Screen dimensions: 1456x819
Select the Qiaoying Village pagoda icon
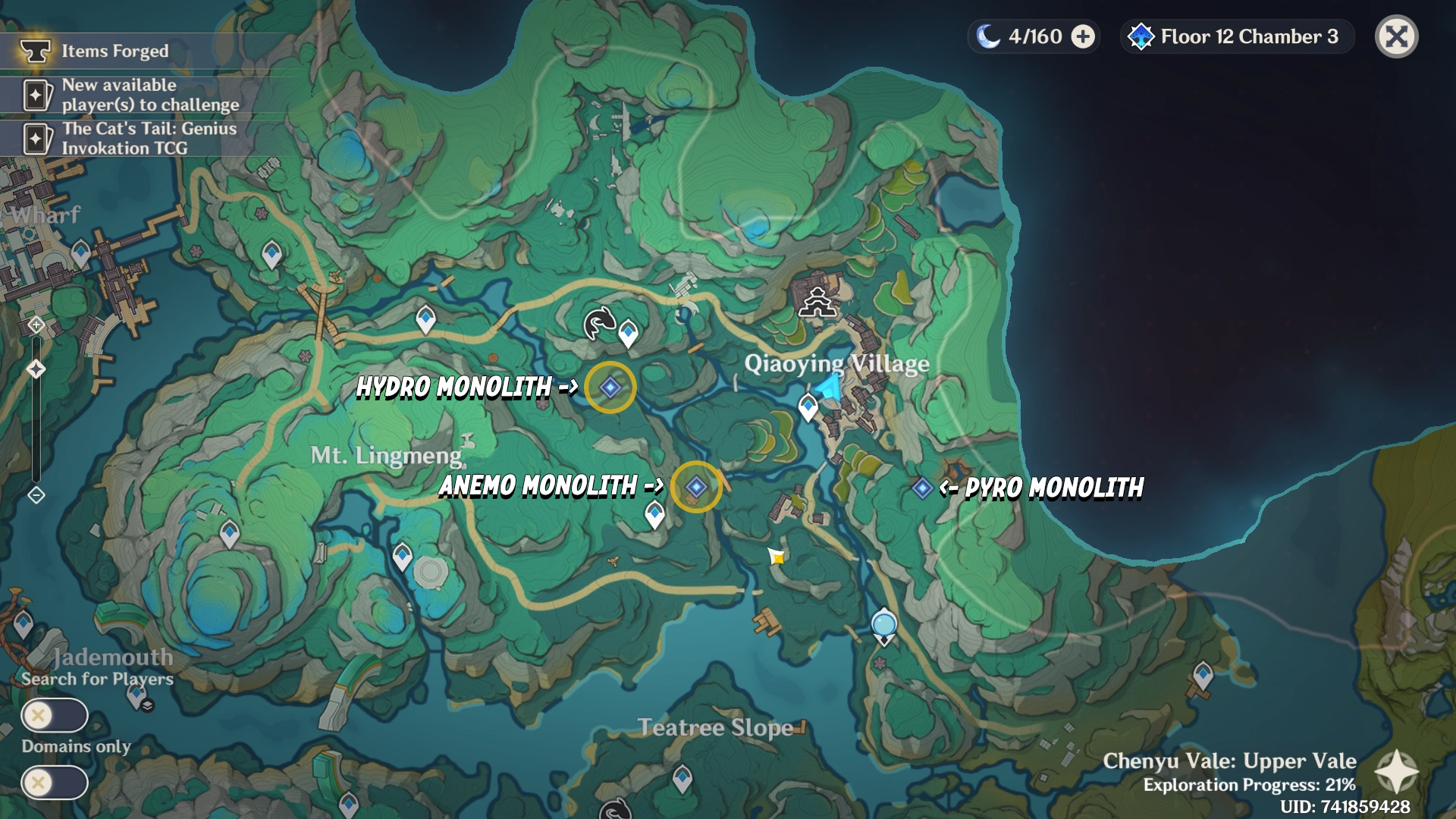pyautogui.click(x=817, y=303)
